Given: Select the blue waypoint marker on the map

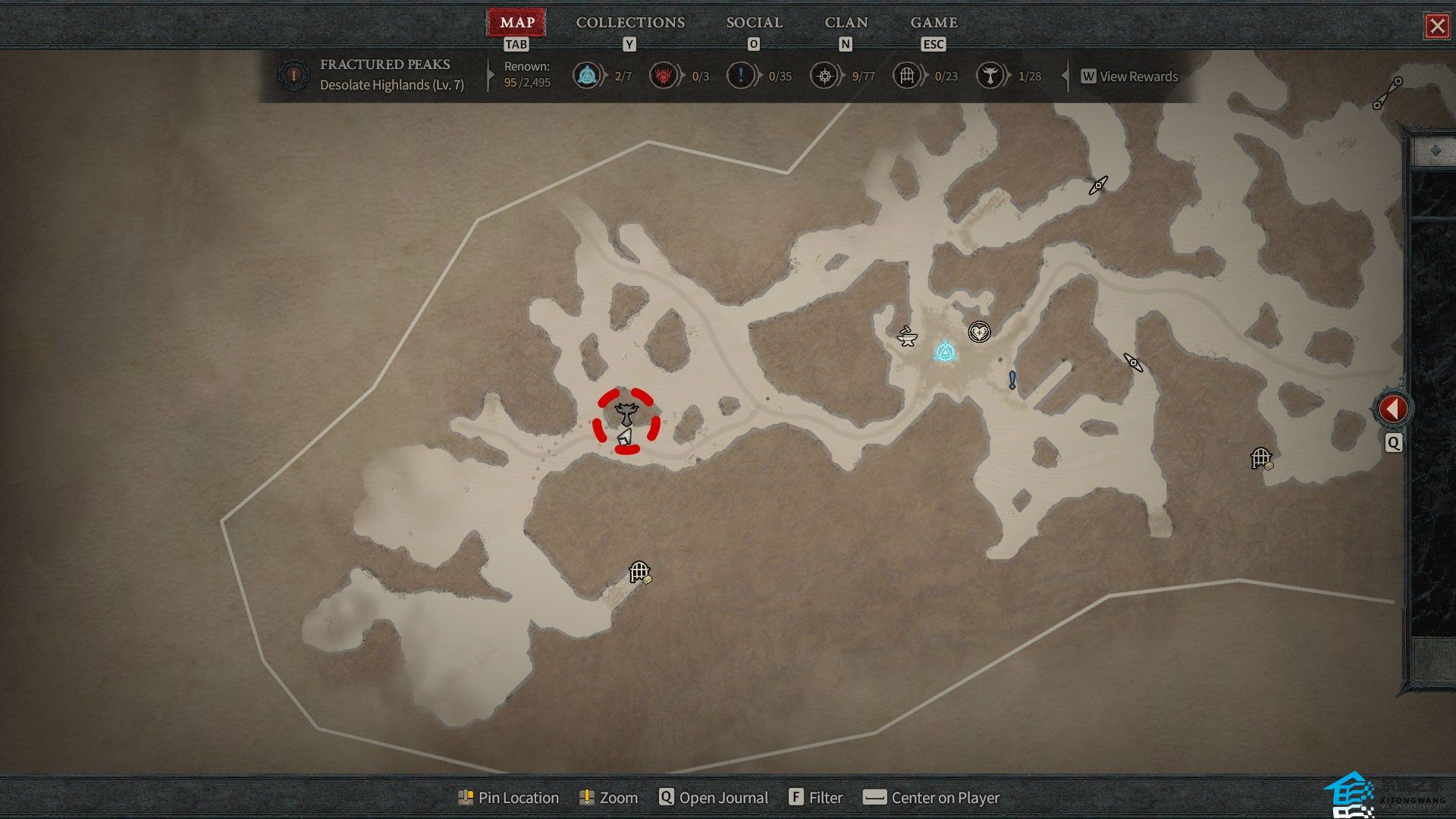Looking at the screenshot, I should tap(944, 351).
